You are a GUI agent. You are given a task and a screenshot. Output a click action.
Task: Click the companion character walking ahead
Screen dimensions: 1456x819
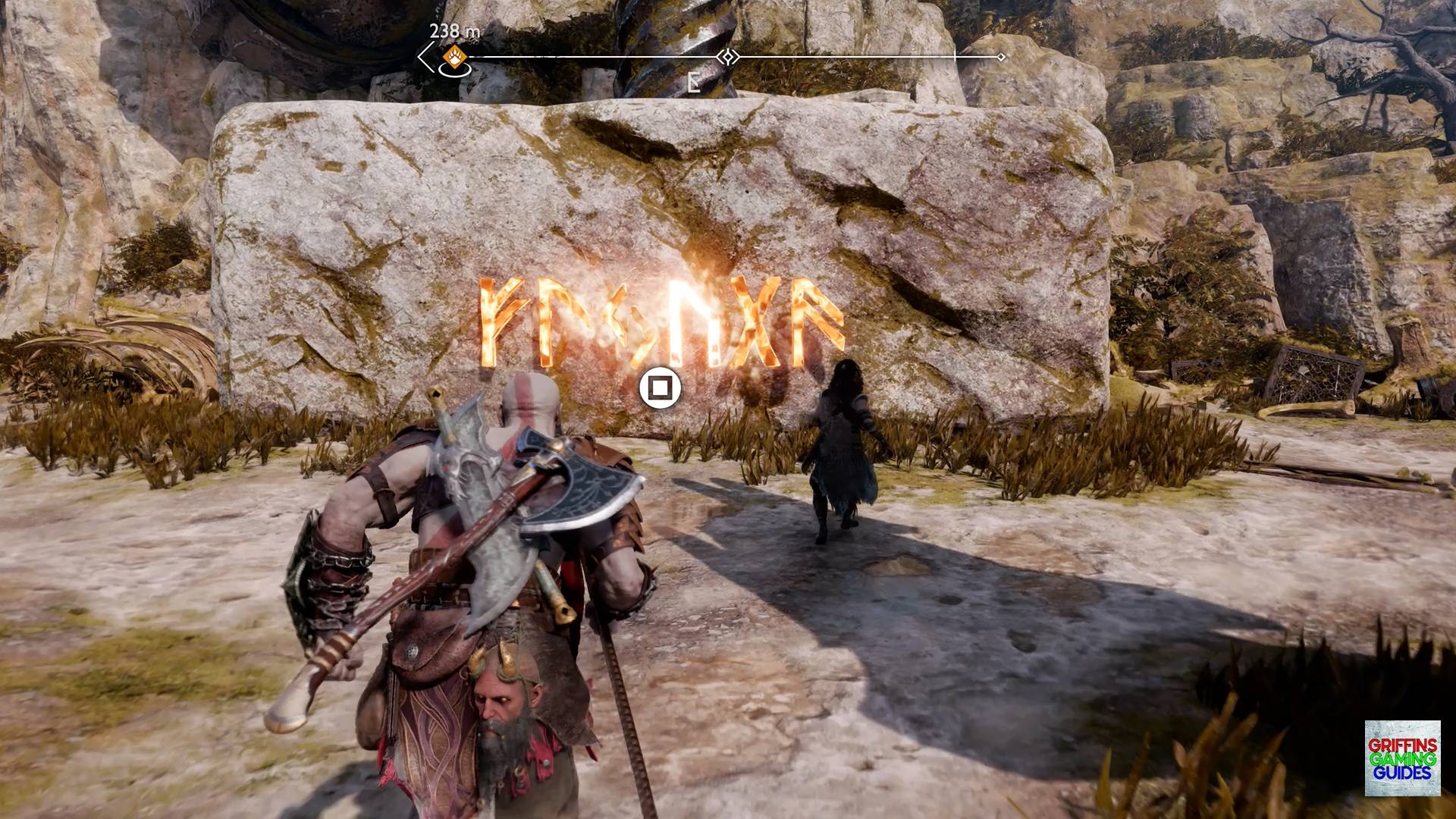pyautogui.click(x=844, y=455)
